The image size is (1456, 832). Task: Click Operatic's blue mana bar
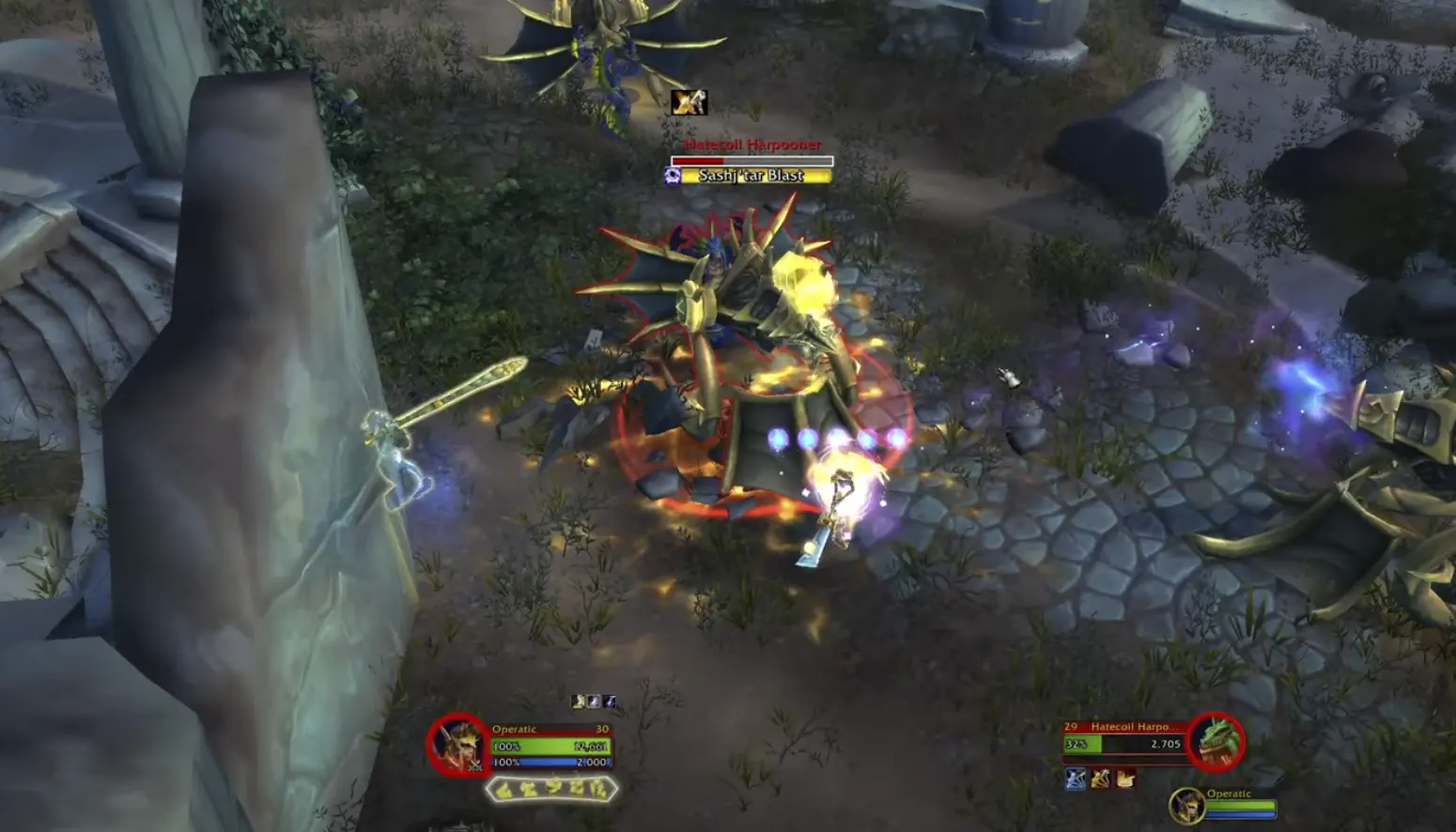pyautogui.click(x=550, y=761)
